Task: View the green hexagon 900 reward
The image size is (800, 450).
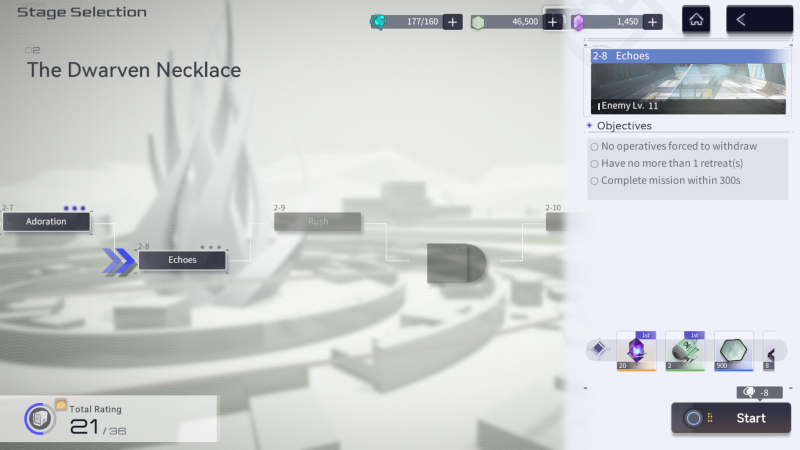Action: click(735, 351)
